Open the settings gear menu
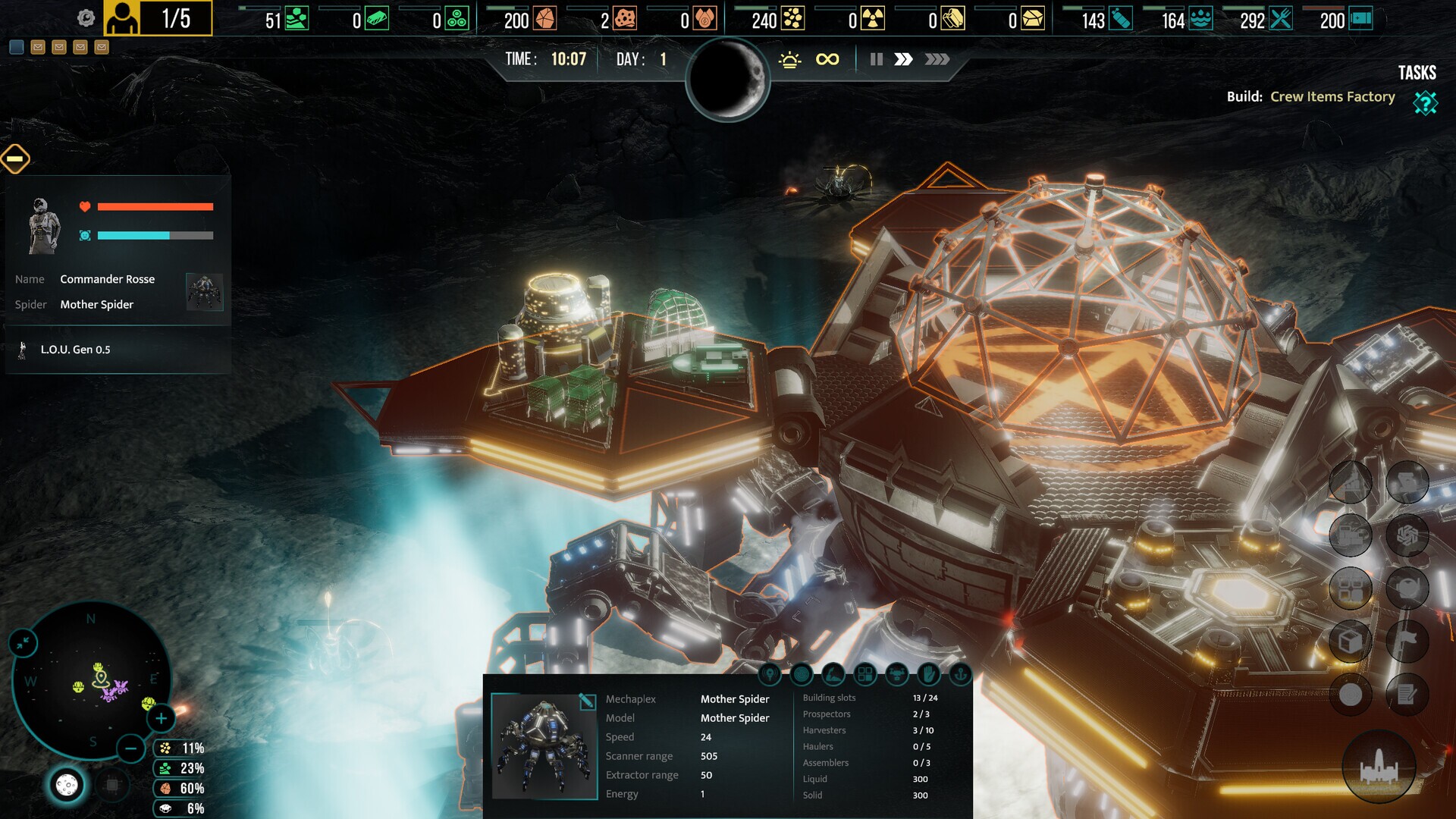The image size is (1456, 819). click(86, 18)
